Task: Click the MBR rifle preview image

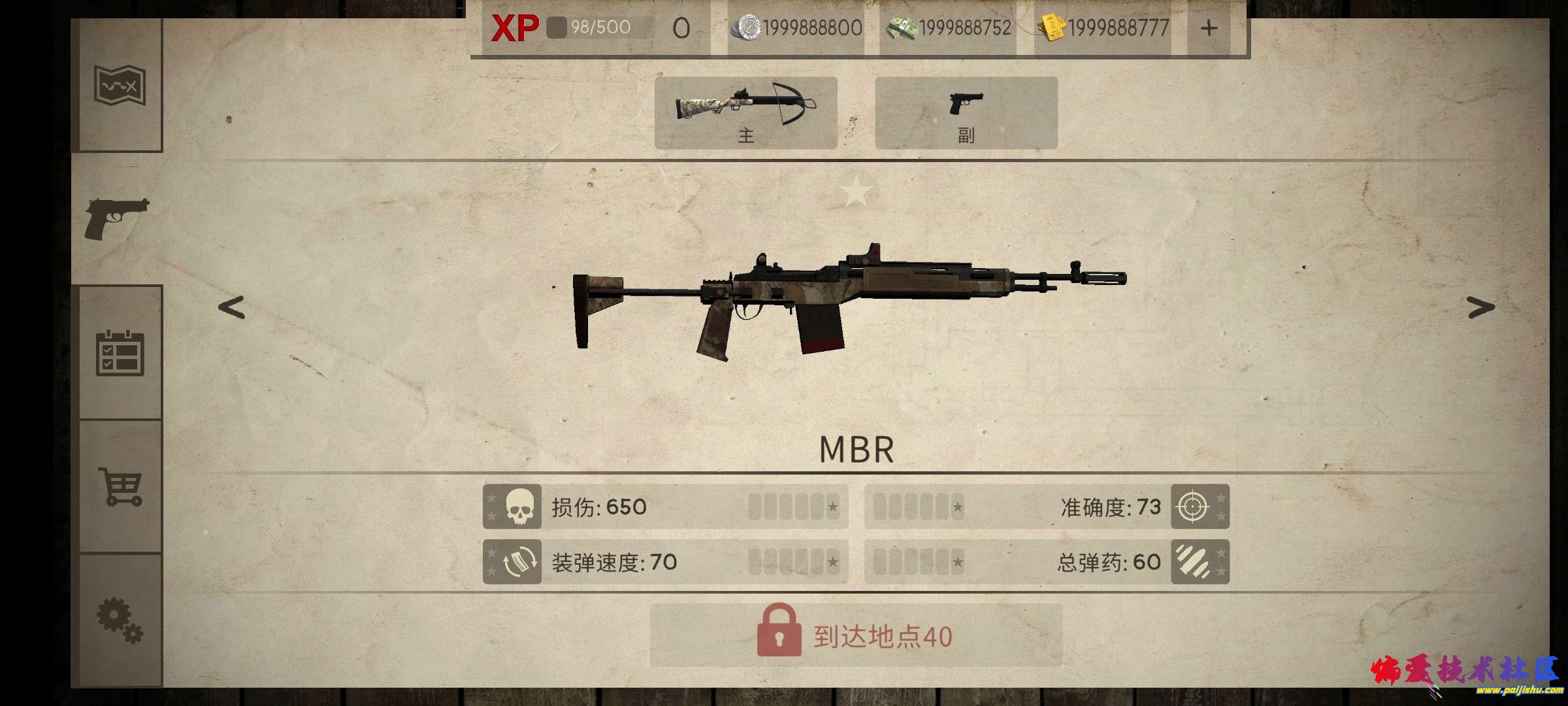Action: 849,304
